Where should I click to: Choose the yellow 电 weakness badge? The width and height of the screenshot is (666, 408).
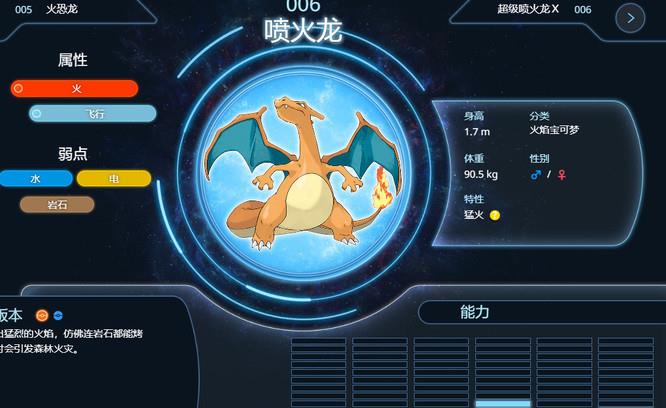click(114, 179)
